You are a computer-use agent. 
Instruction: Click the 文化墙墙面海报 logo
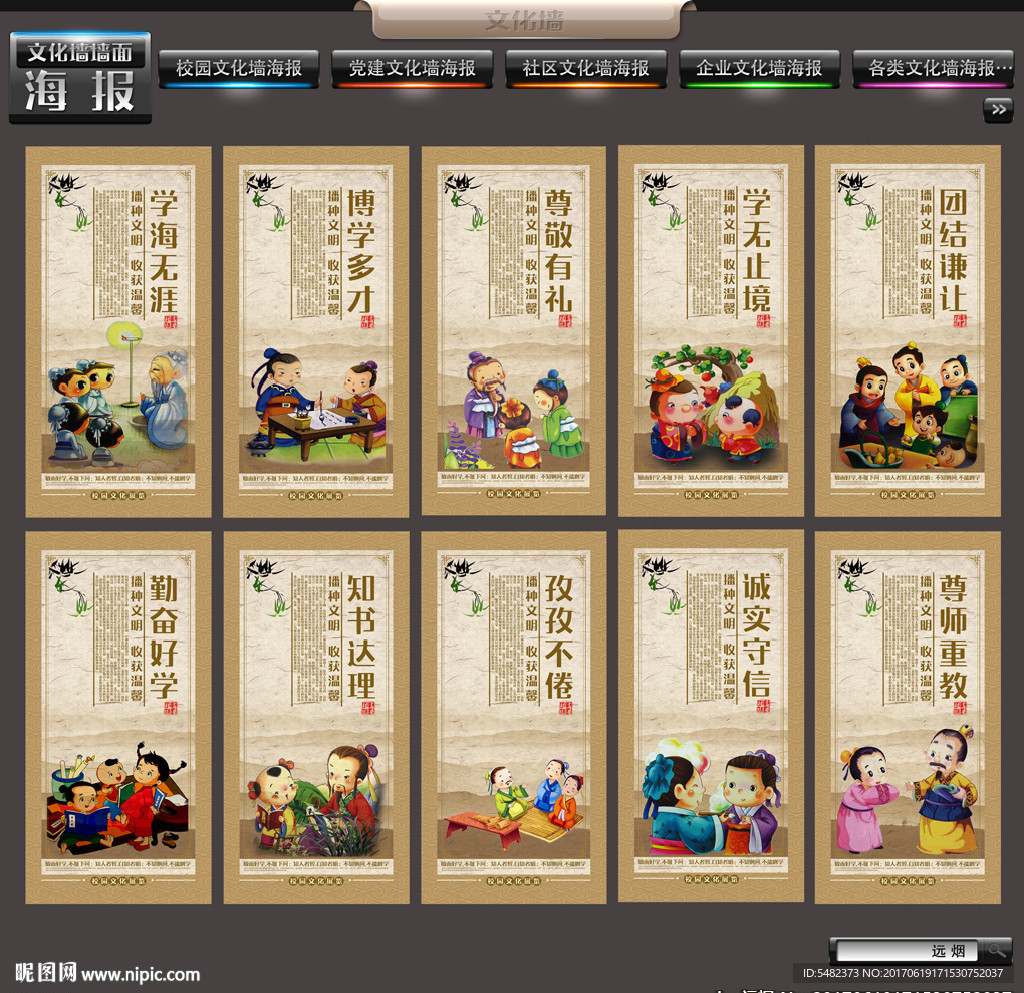[80, 78]
